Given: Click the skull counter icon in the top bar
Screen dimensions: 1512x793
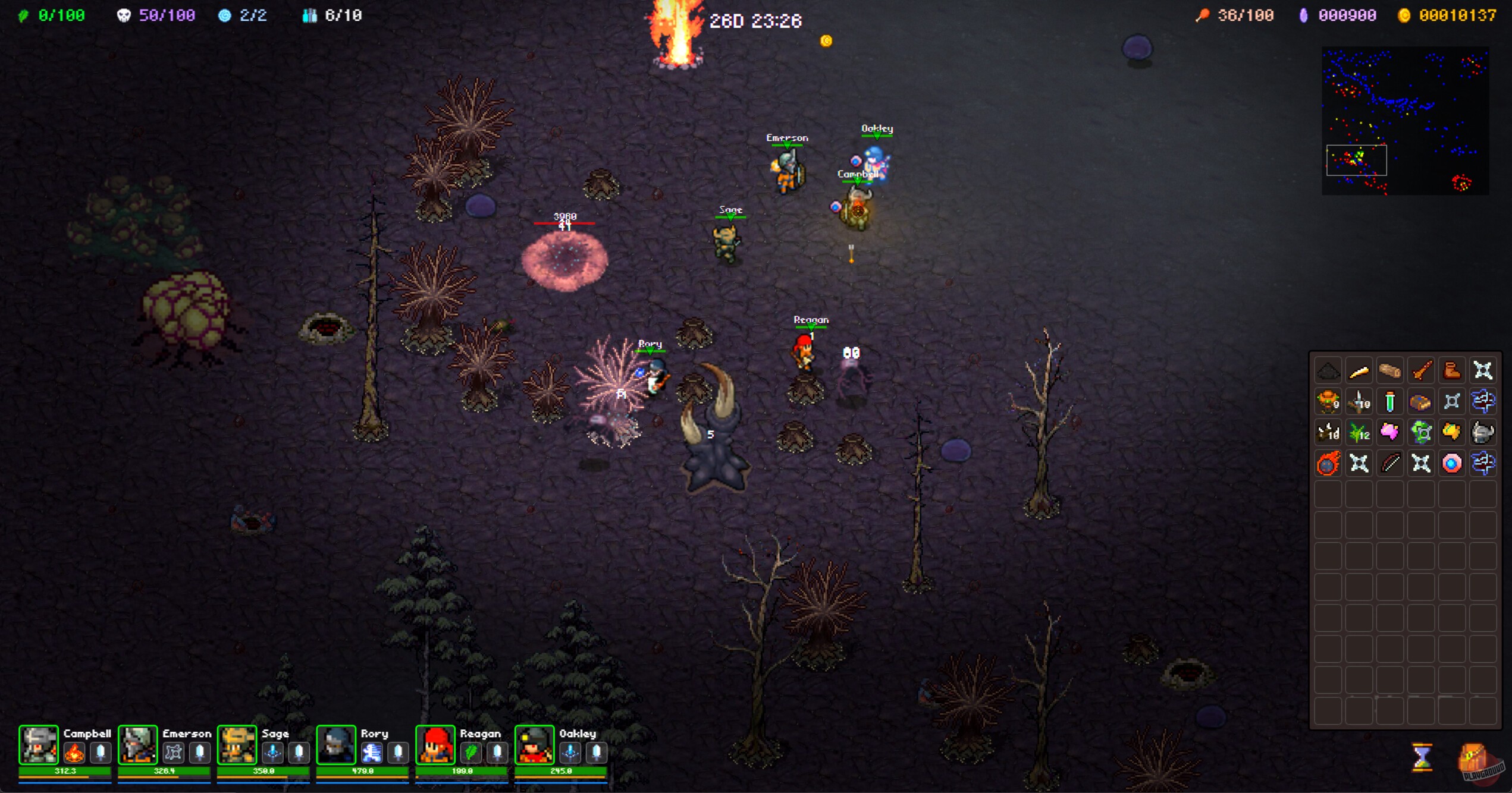Looking at the screenshot, I should point(123,15).
